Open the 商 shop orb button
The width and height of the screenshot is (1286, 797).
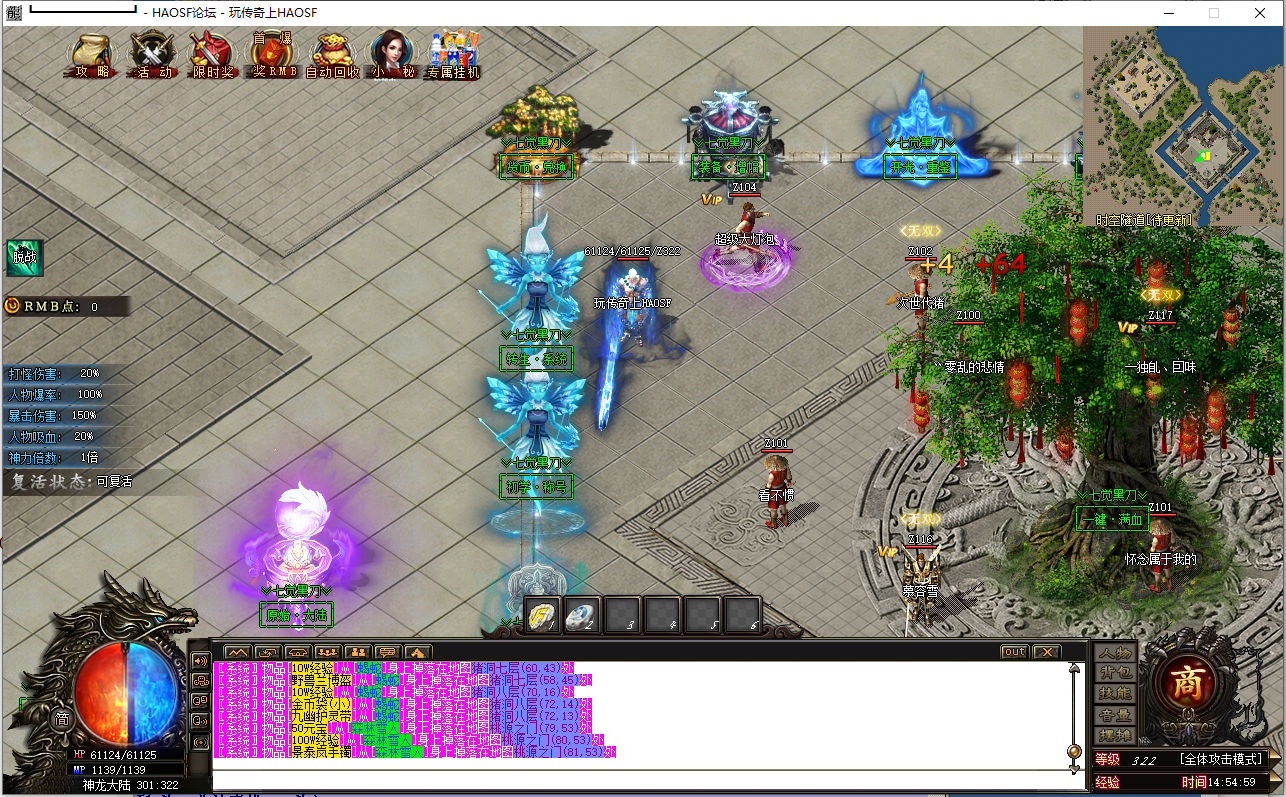(x=1185, y=686)
